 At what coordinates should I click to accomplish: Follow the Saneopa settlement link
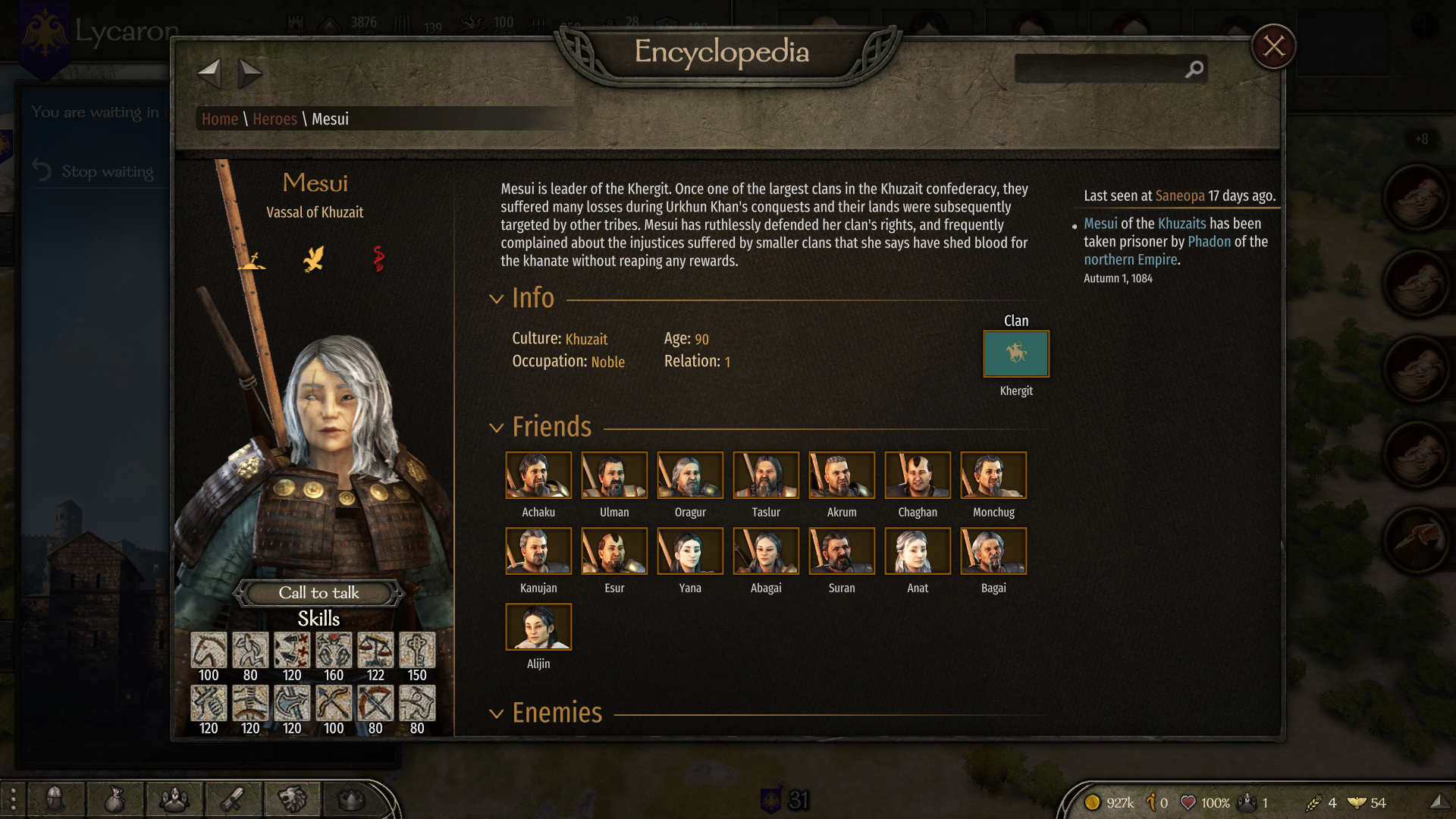1179,196
